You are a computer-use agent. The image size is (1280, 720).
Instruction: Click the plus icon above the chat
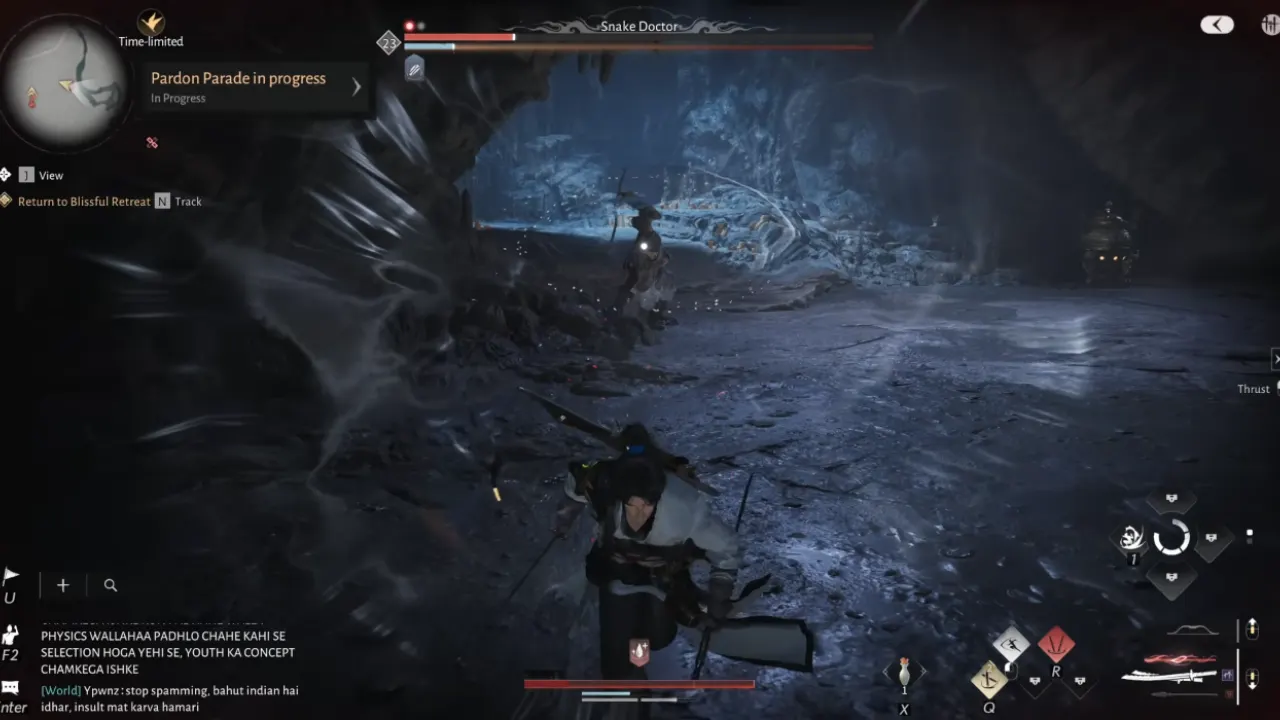(62, 585)
